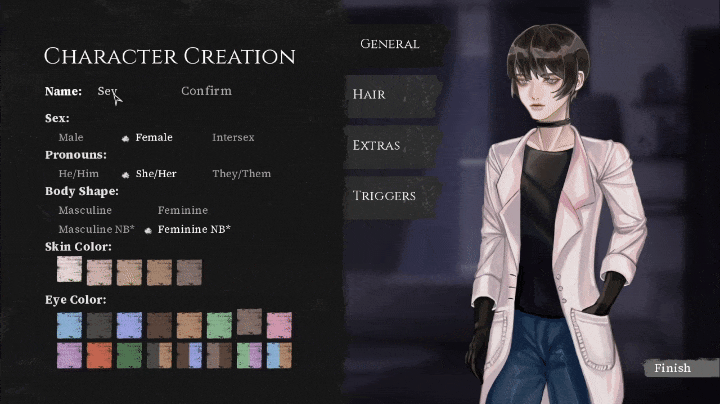Pick Masculine NB* body shape
This screenshot has height=404, width=720.
coord(96,230)
